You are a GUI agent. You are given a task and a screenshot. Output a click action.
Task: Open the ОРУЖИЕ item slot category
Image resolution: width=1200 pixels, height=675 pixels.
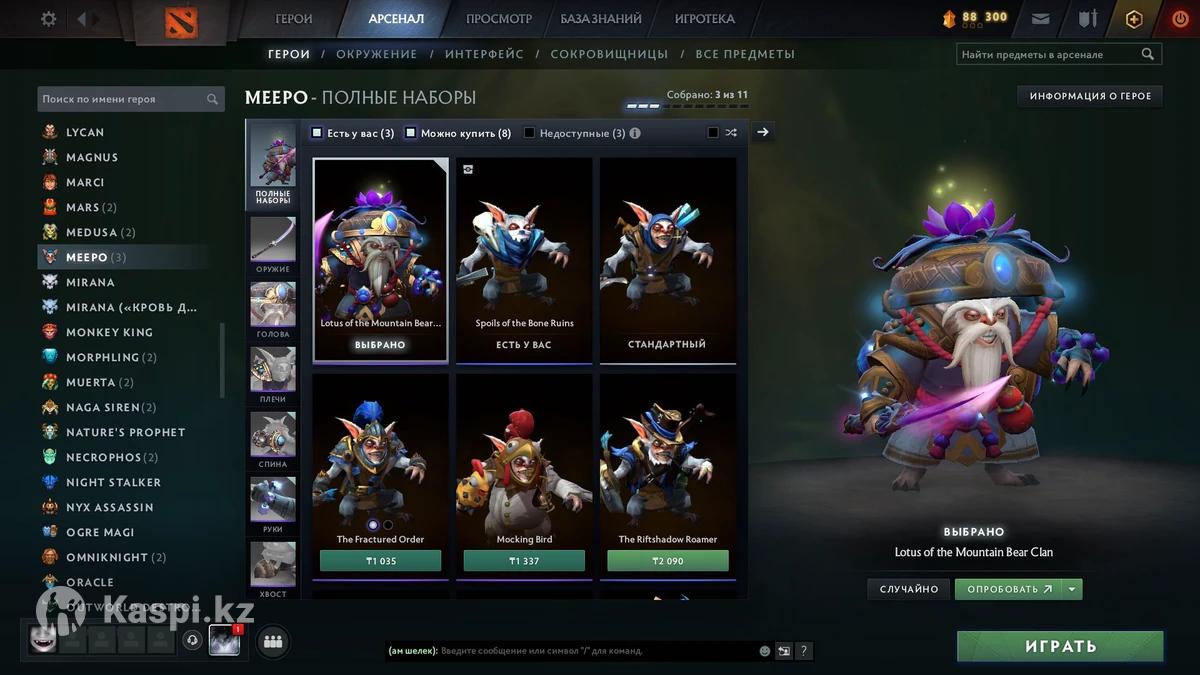point(273,245)
